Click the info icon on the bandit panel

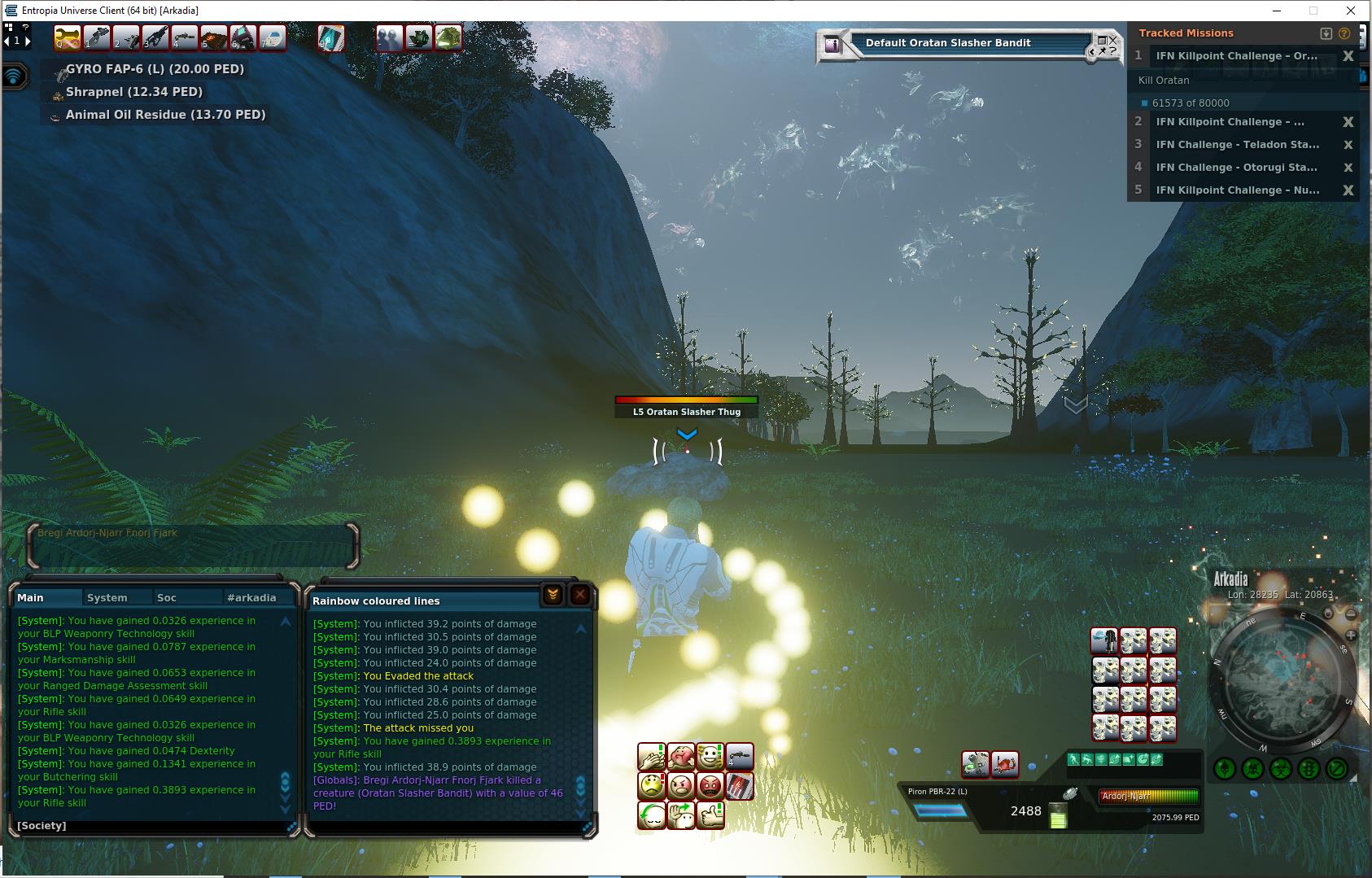[x=832, y=45]
